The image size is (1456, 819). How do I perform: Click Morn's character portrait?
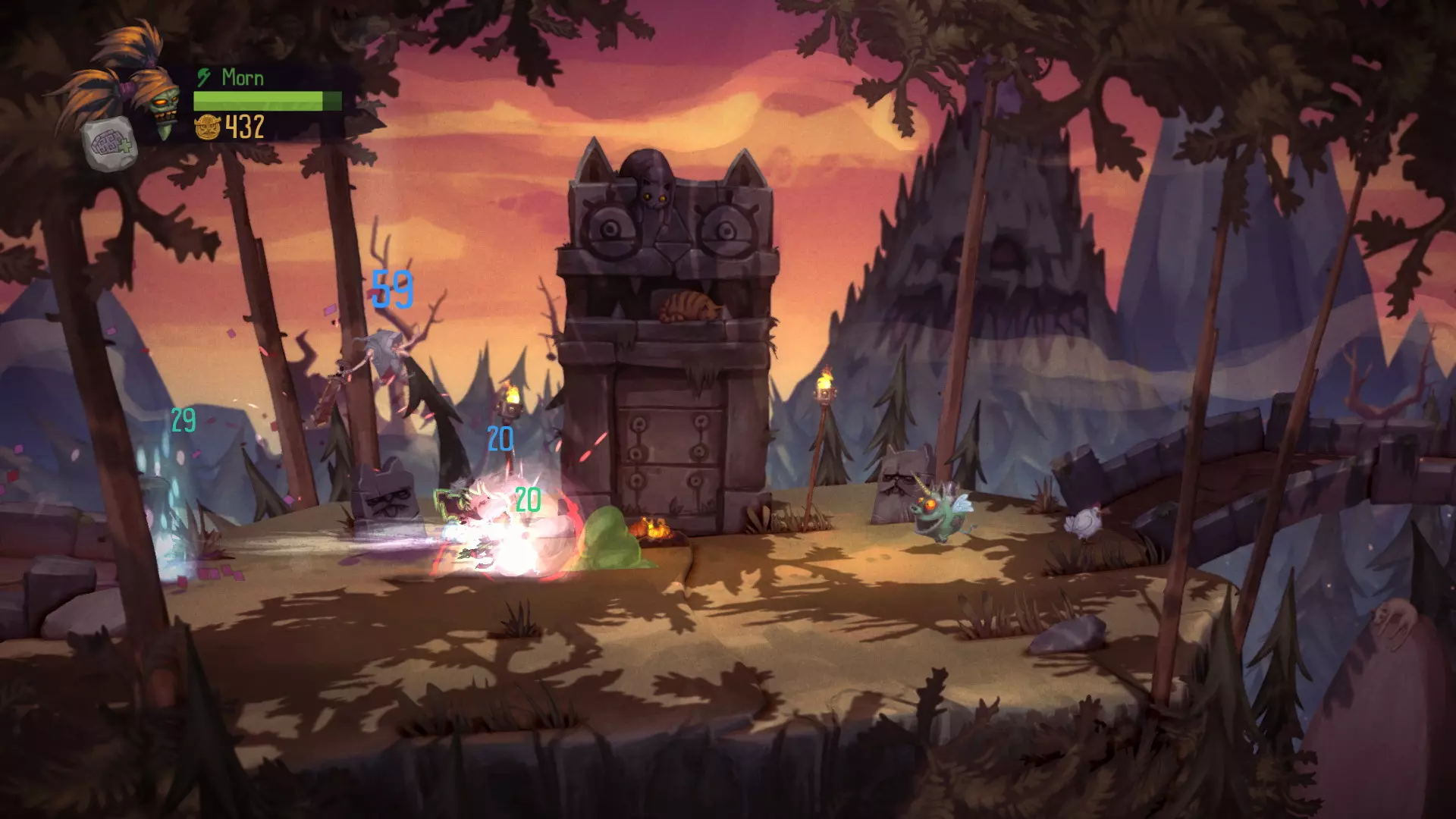tap(155, 99)
